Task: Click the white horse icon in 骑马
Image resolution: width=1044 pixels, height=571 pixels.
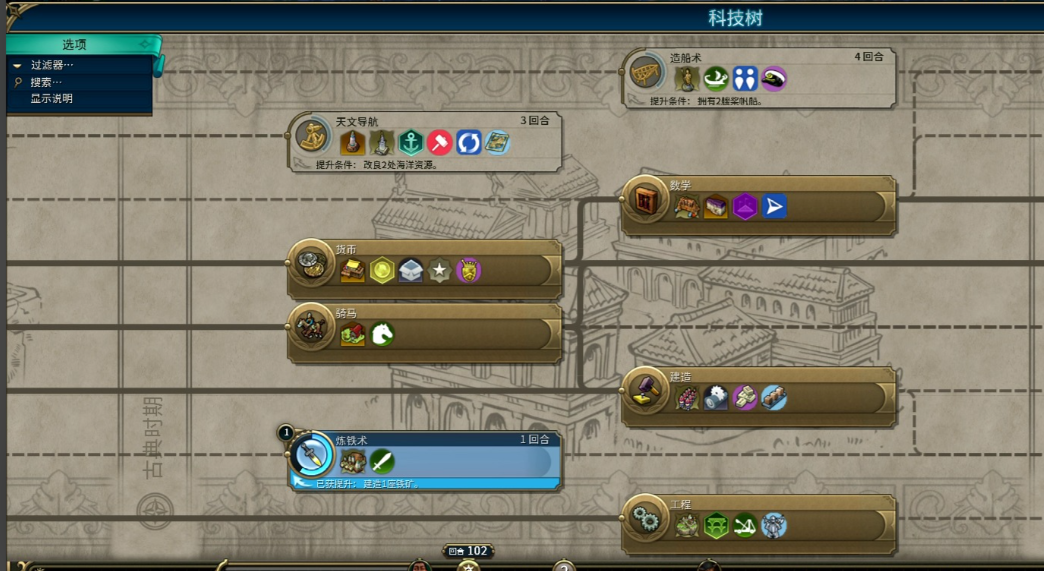Action: pyautogui.click(x=382, y=334)
